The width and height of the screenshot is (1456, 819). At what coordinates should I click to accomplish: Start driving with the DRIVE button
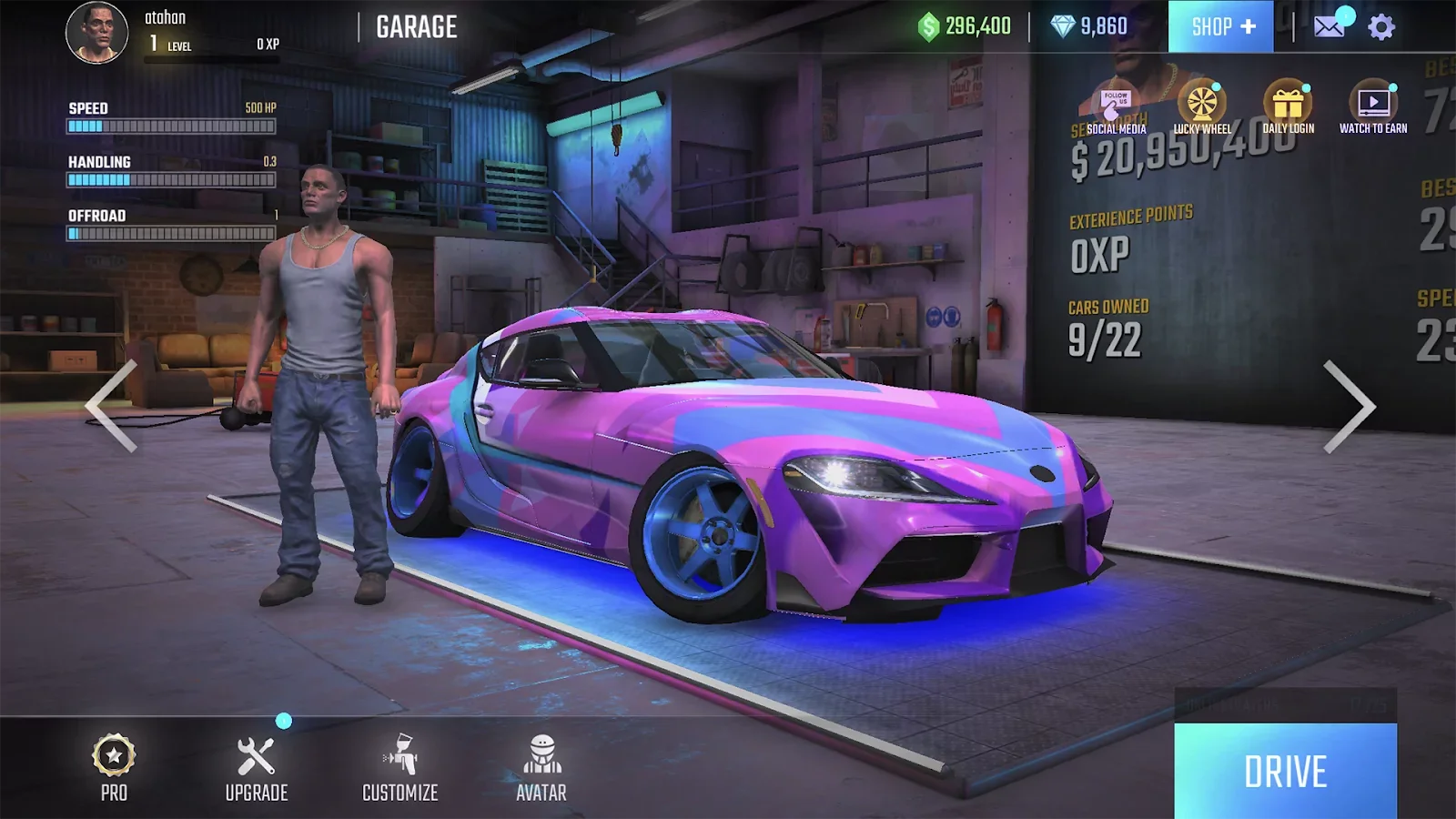1285,771
